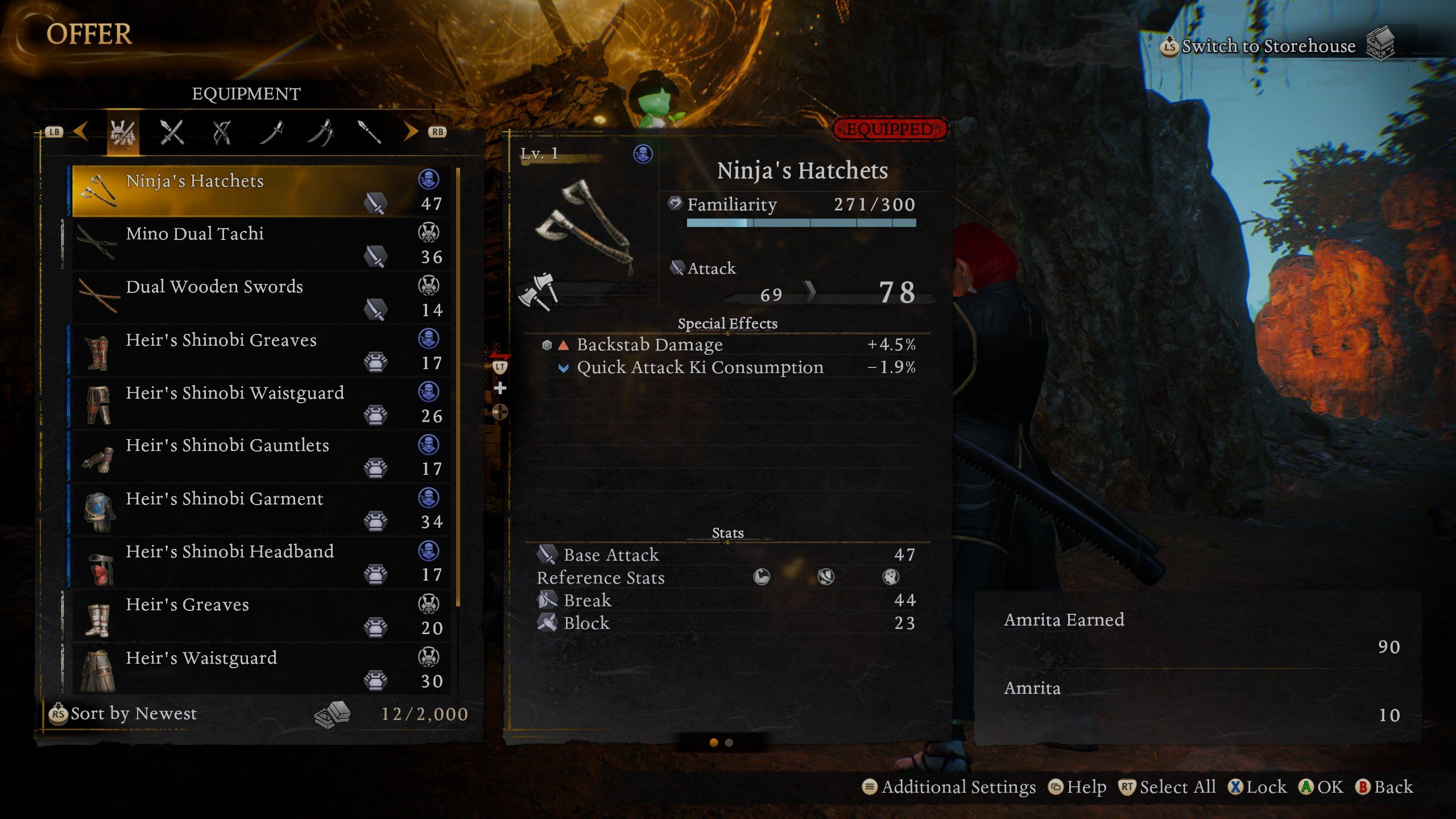Click the left arrow for previous category
The image size is (1456, 819).
[x=81, y=132]
